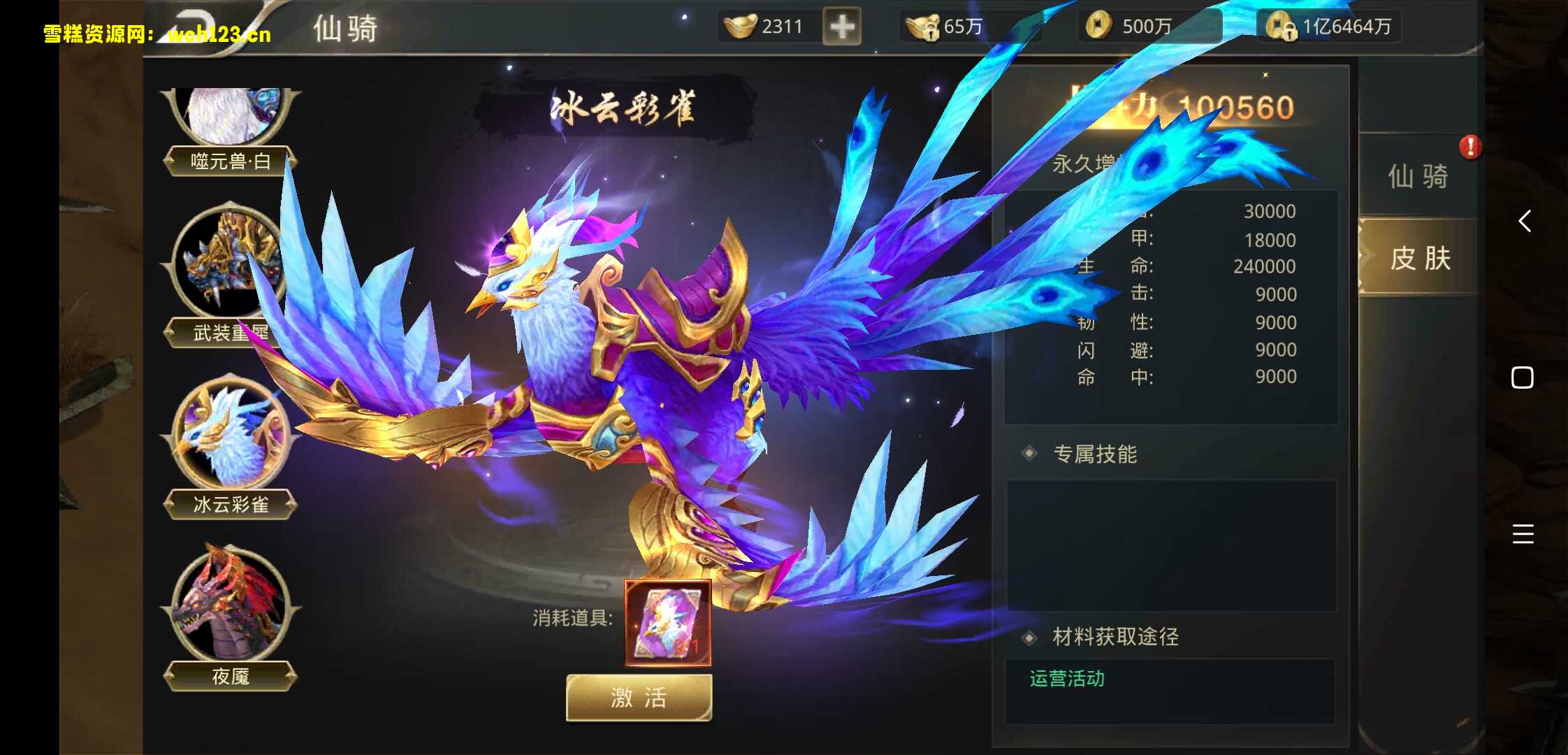The image size is (1568, 755).
Task: Select the 噬元兽·白 mount portrait
Action: pyautogui.click(x=231, y=112)
